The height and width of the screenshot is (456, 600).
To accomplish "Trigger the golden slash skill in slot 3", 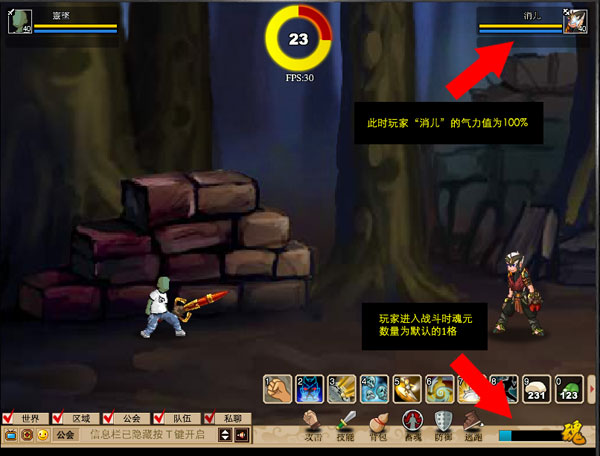I will pos(343,387).
